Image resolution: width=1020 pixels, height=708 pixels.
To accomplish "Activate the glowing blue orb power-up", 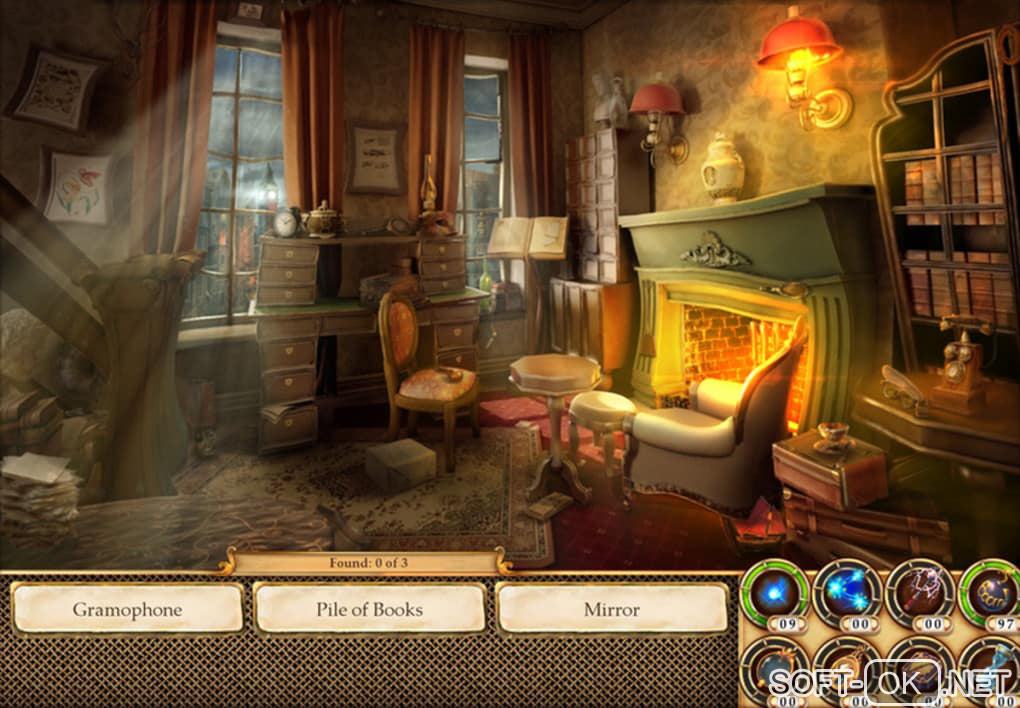I will click(776, 593).
